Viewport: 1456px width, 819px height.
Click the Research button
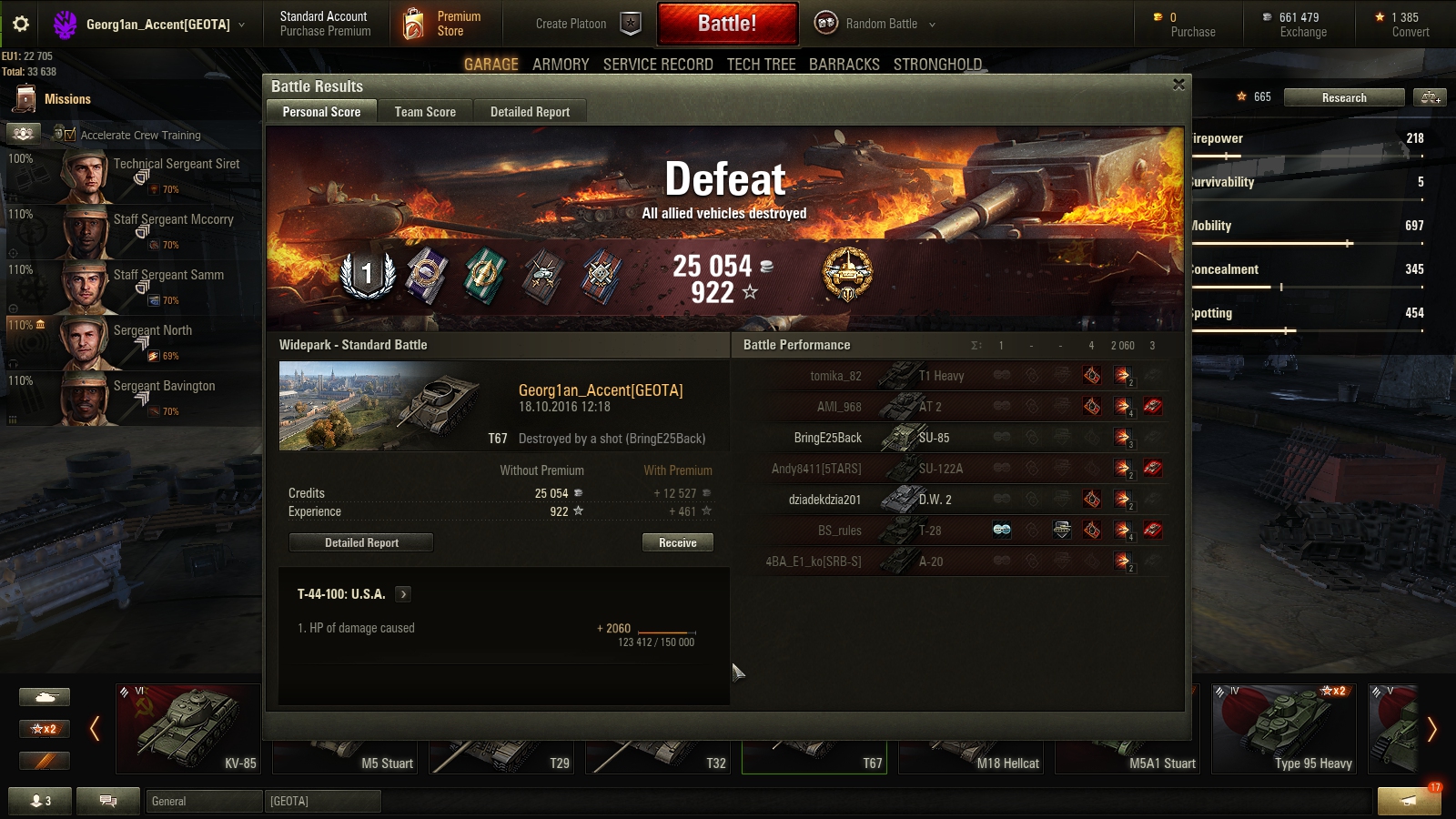[1344, 97]
